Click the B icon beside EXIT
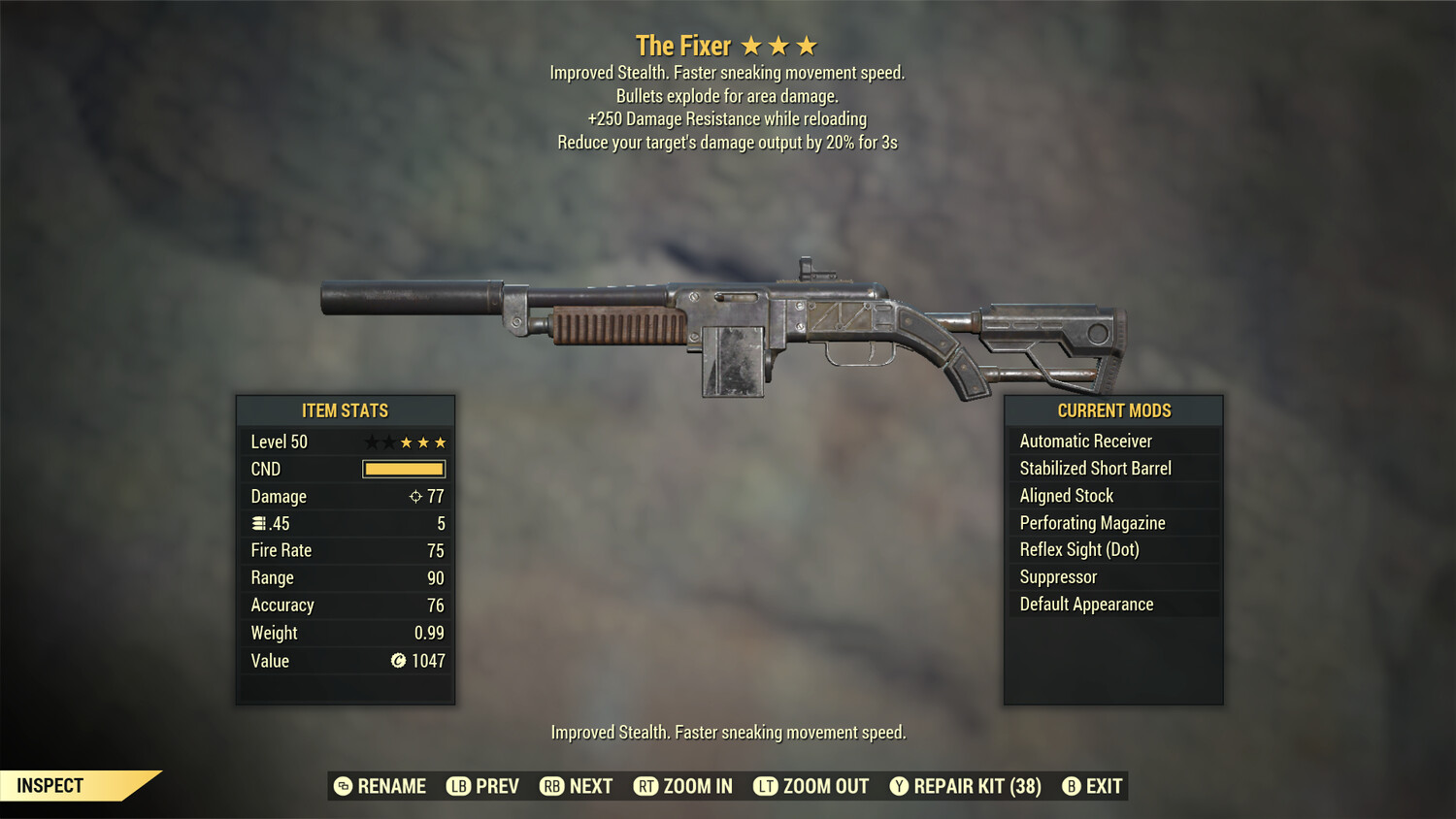 click(x=1072, y=786)
